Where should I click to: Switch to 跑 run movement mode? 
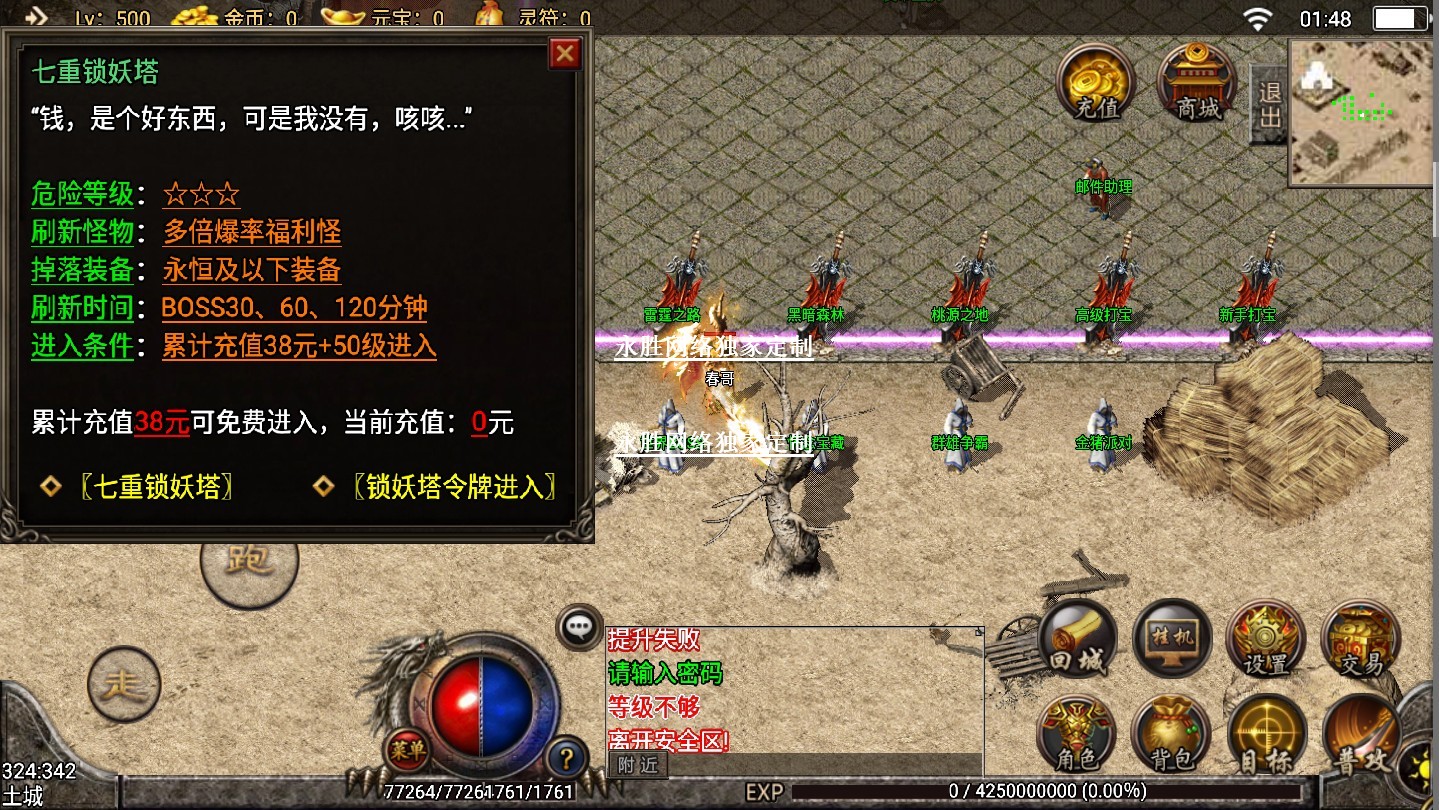[249, 560]
